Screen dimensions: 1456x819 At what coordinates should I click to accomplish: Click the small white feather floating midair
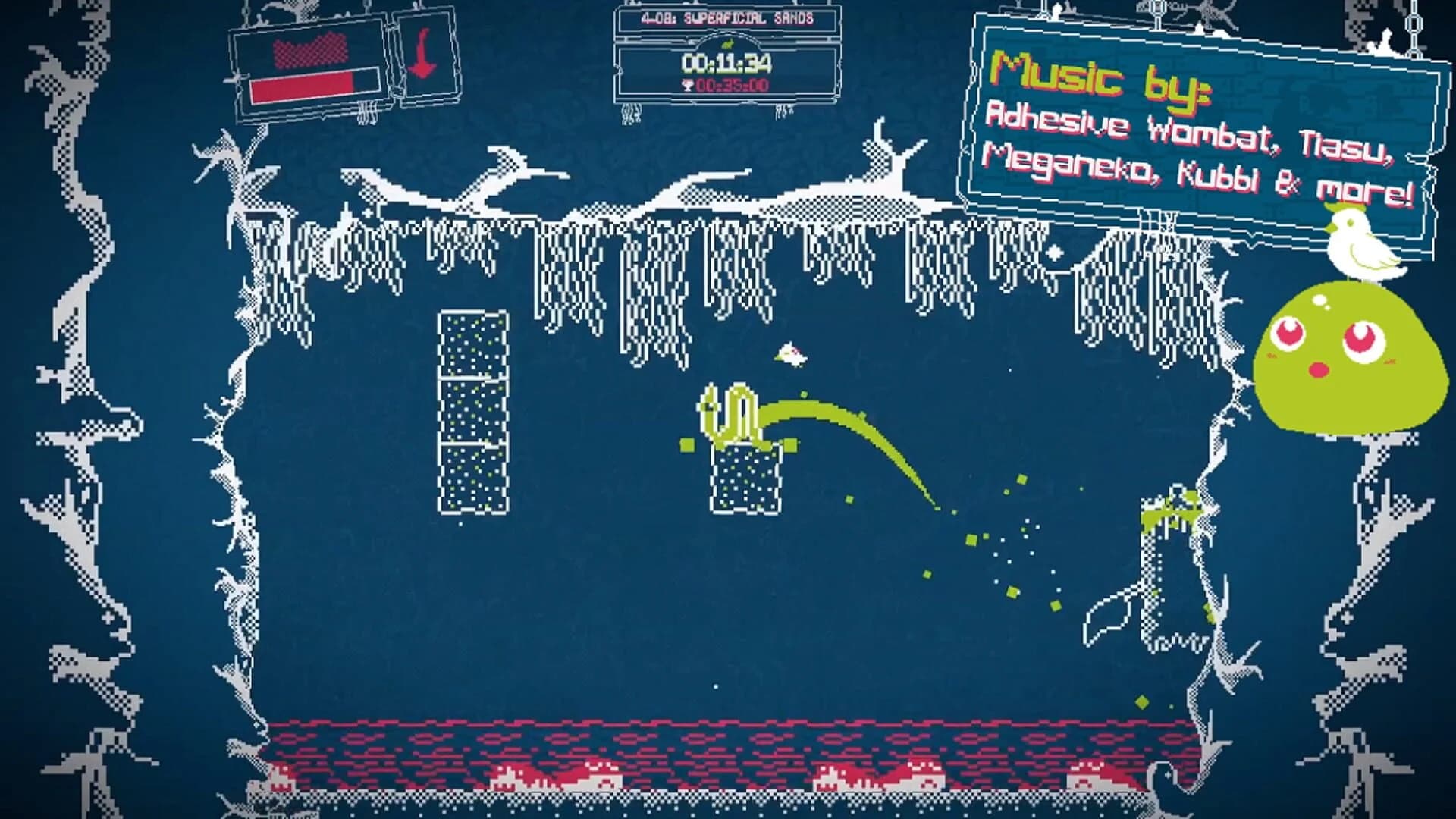point(792,353)
